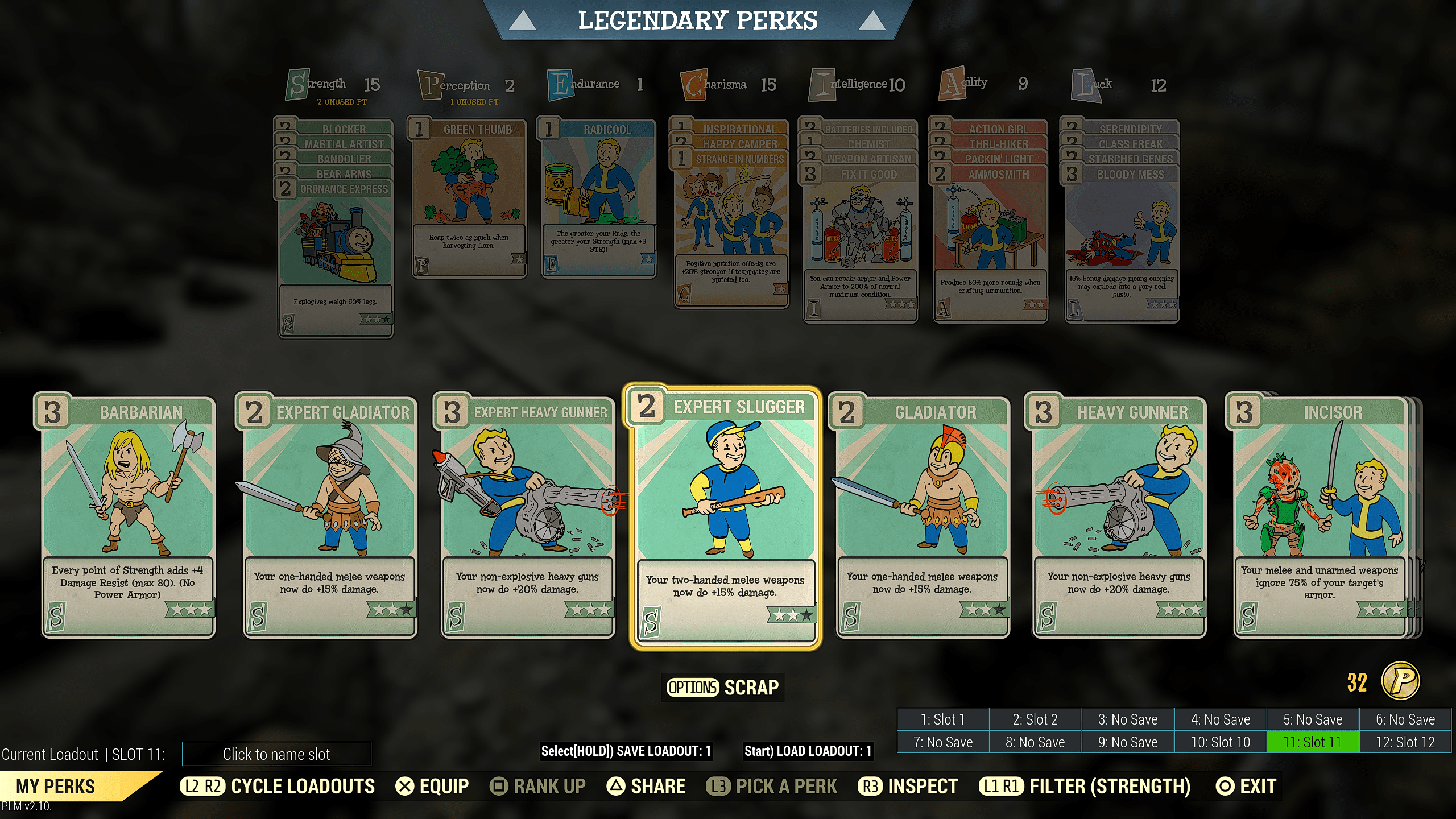
Task: Select the equipped Ordnance Express card
Action: coord(336,256)
